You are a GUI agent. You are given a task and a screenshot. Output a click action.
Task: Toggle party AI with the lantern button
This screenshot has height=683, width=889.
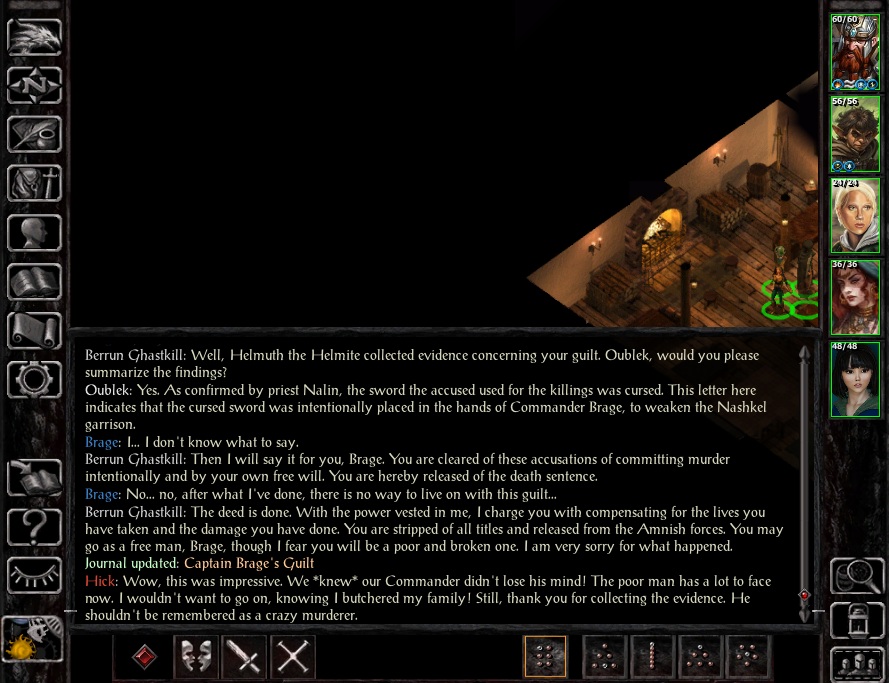856,620
